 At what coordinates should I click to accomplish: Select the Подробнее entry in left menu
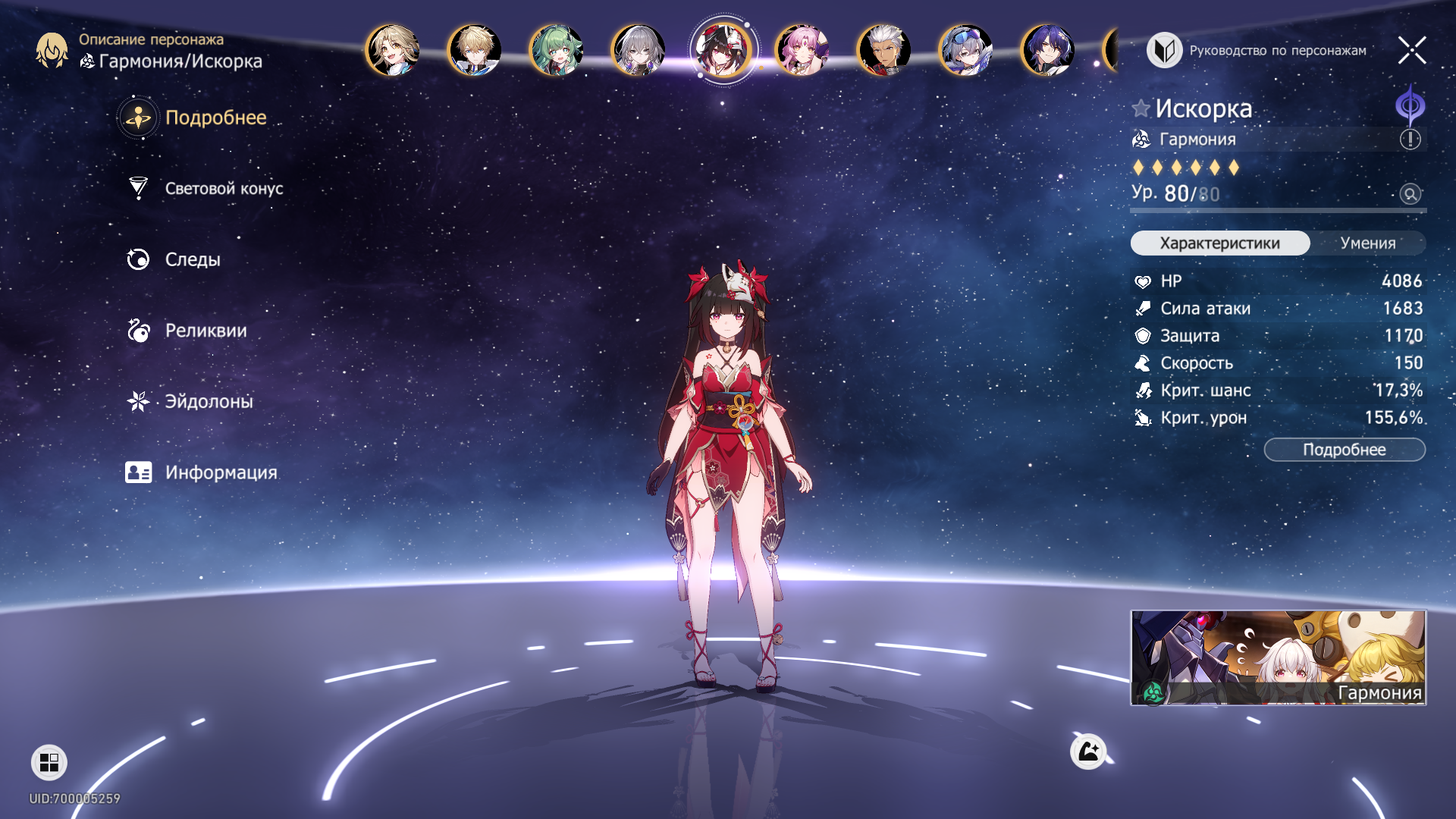tap(215, 118)
